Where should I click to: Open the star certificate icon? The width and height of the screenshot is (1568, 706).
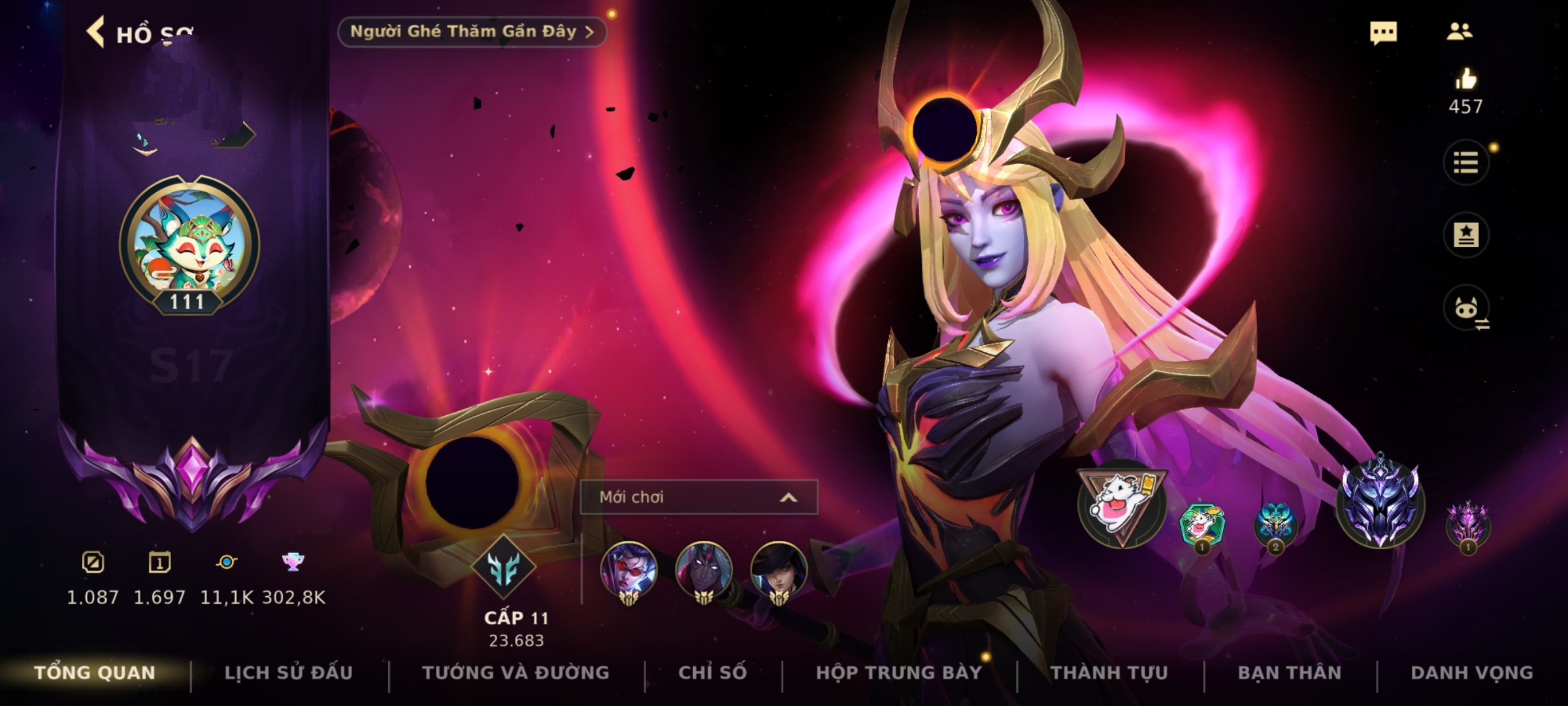(1465, 235)
